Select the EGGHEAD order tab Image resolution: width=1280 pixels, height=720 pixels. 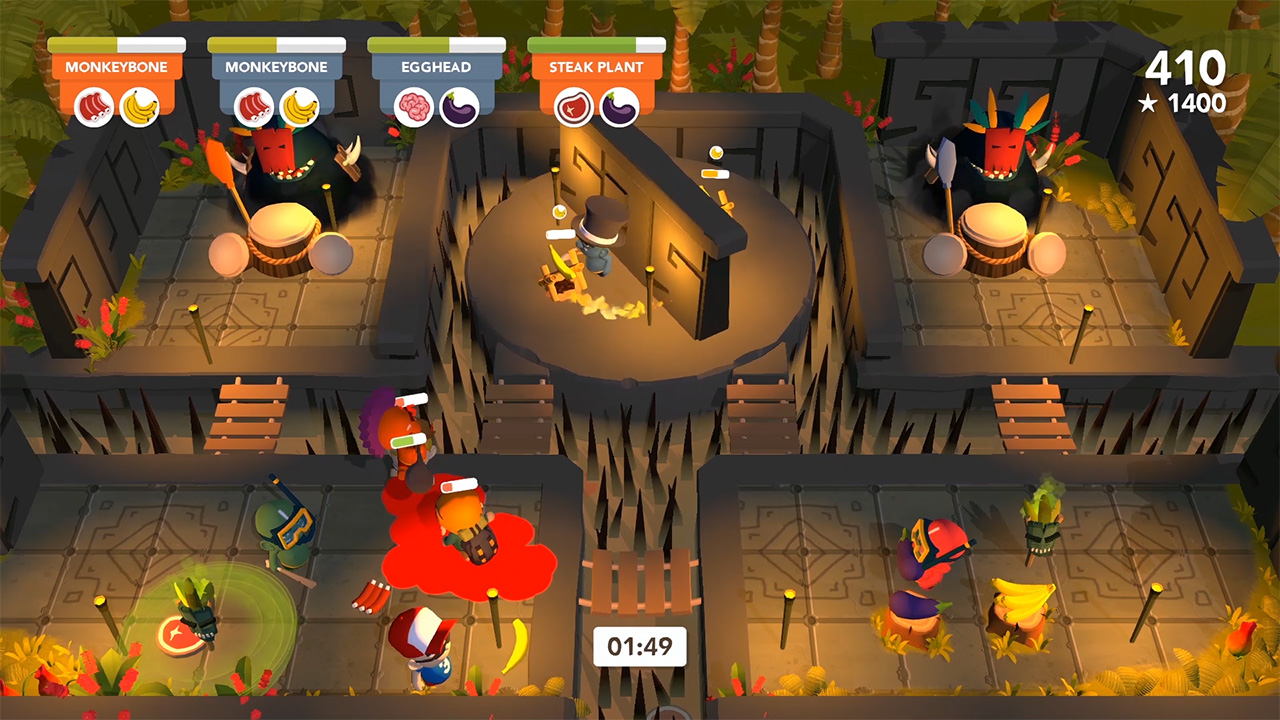tap(436, 67)
